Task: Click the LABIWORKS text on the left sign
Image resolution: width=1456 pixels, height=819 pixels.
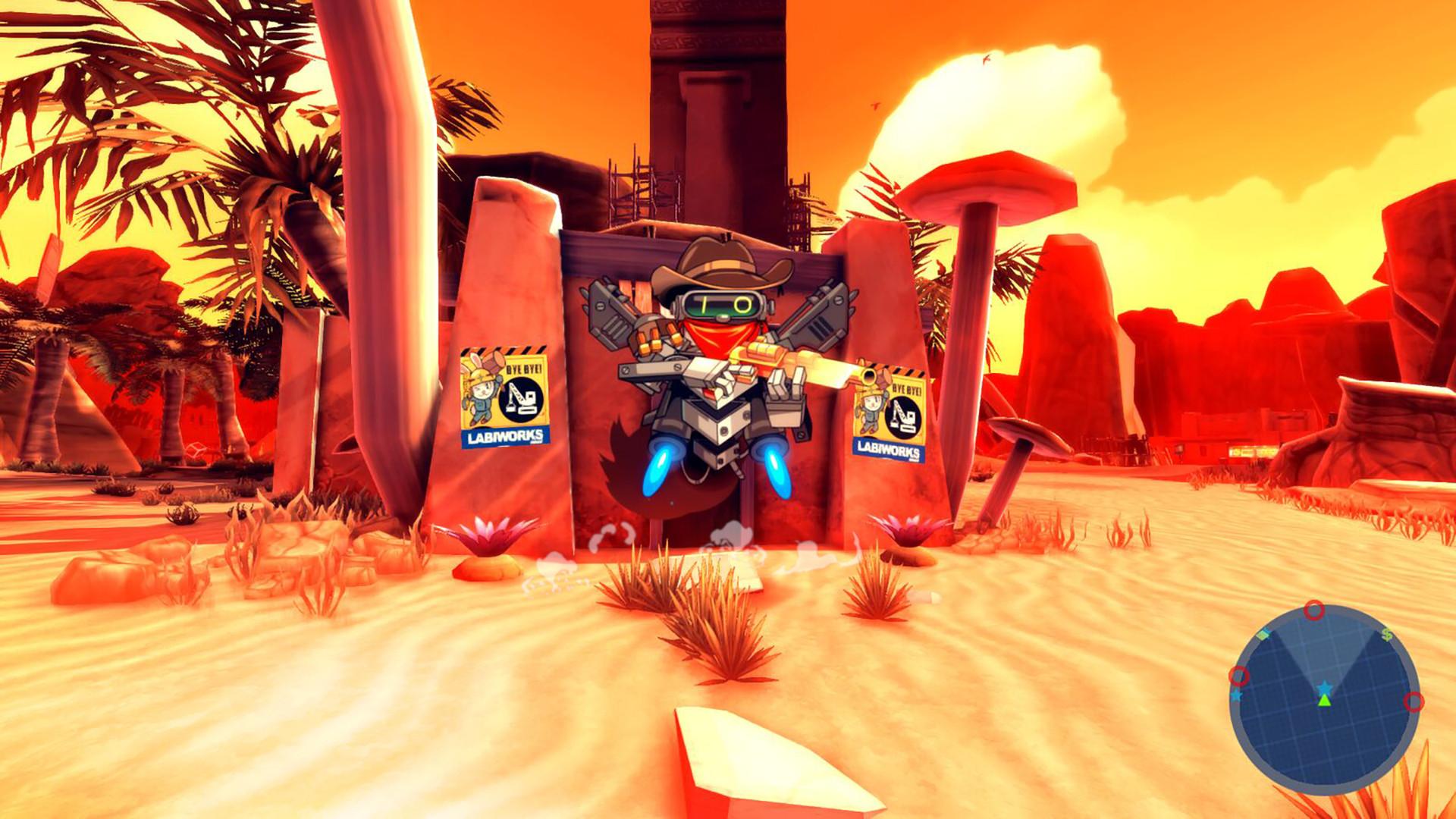Action: coord(504,435)
